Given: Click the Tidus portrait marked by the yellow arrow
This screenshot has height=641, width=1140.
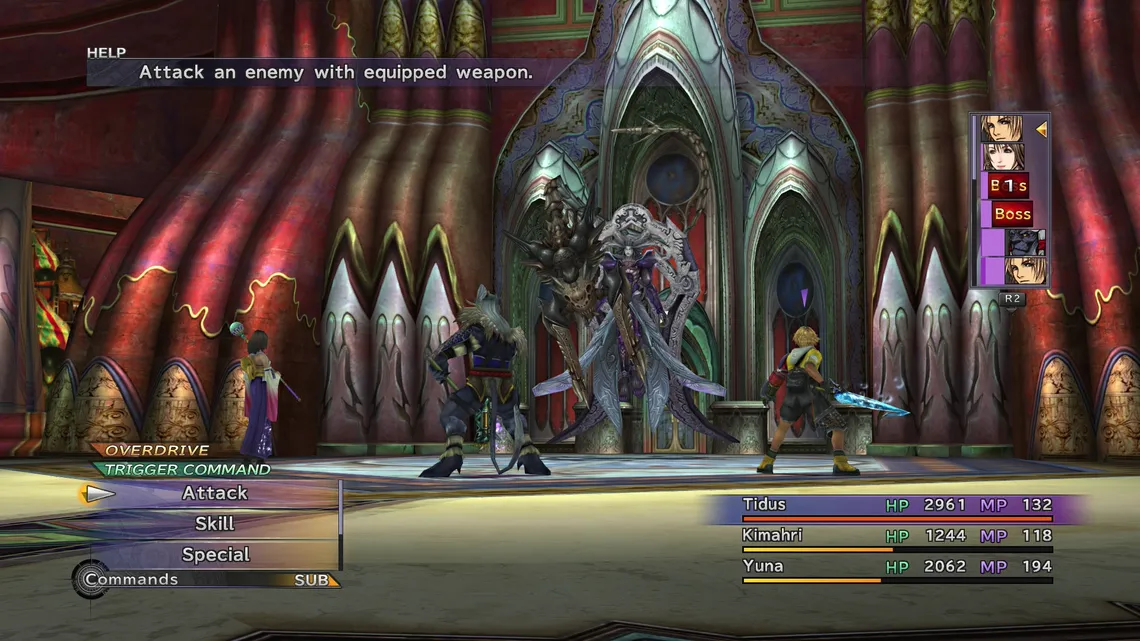Looking at the screenshot, I should coord(1001,128).
